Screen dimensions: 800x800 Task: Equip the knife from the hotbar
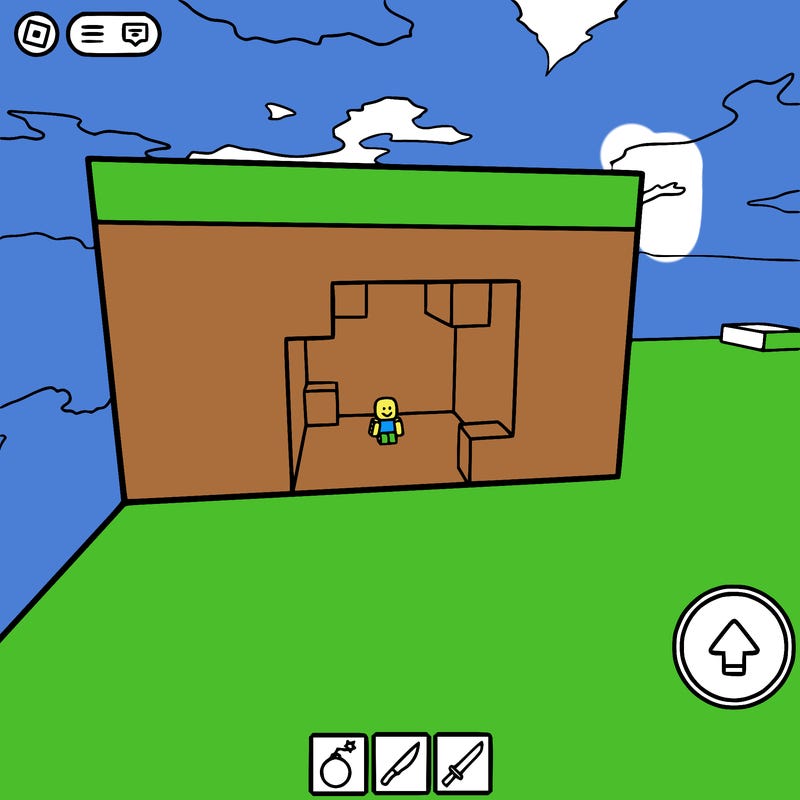pos(401,764)
